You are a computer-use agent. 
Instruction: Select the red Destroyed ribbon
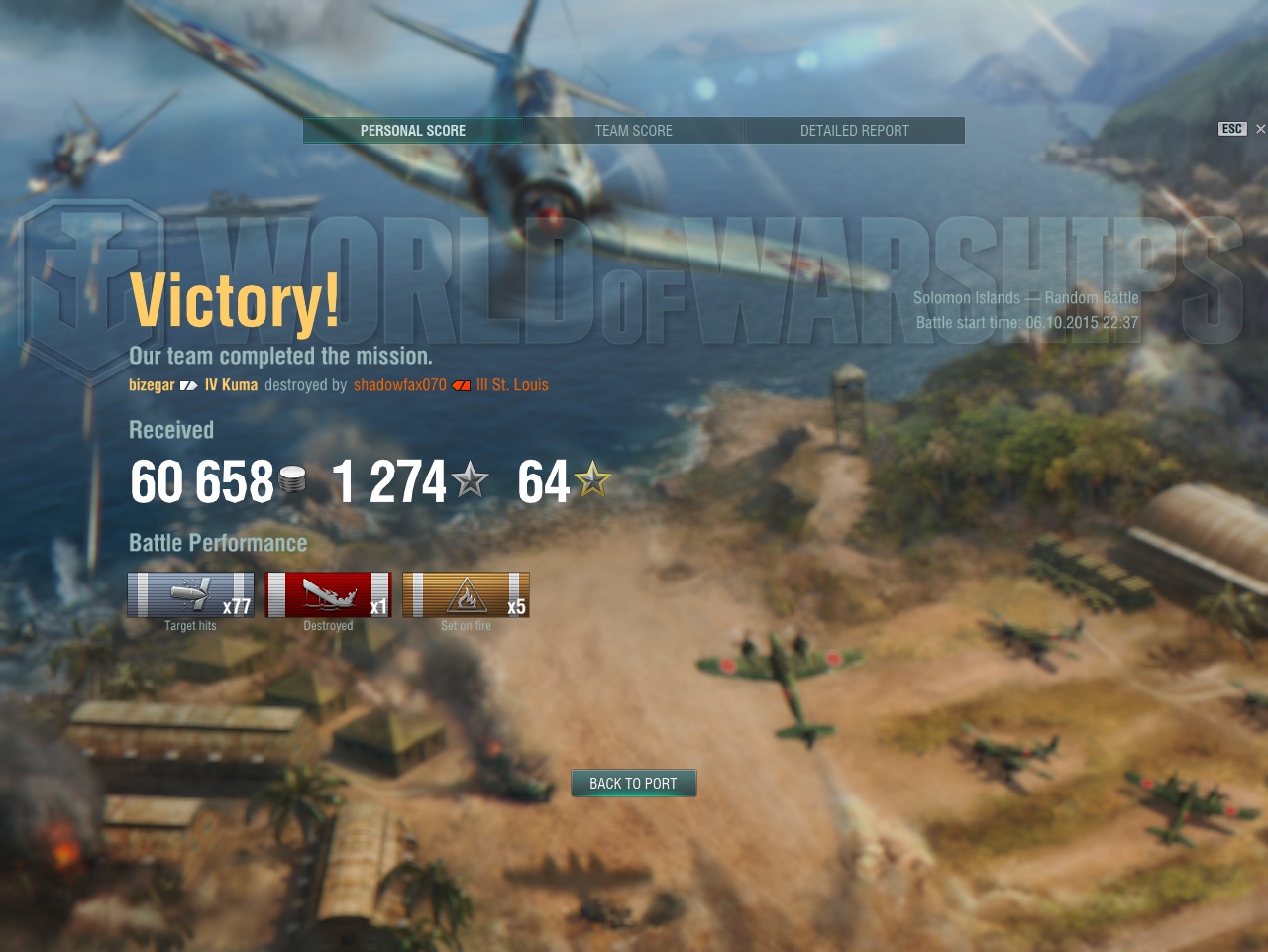click(x=329, y=595)
